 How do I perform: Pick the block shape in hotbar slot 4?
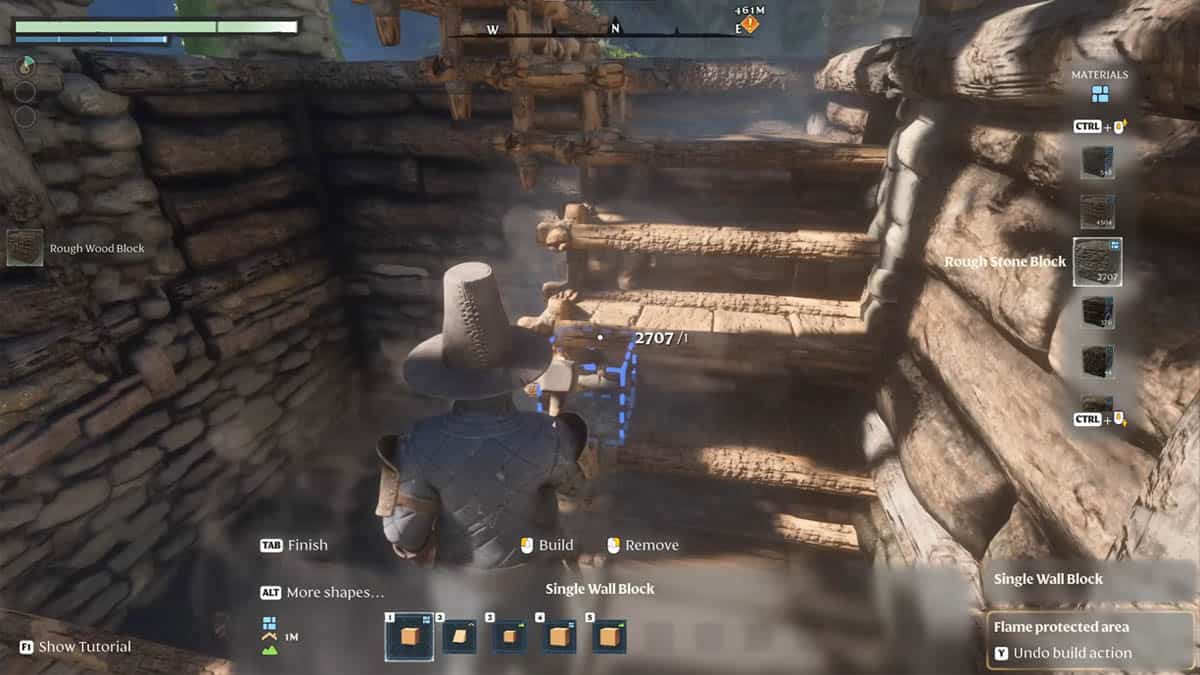pos(559,636)
